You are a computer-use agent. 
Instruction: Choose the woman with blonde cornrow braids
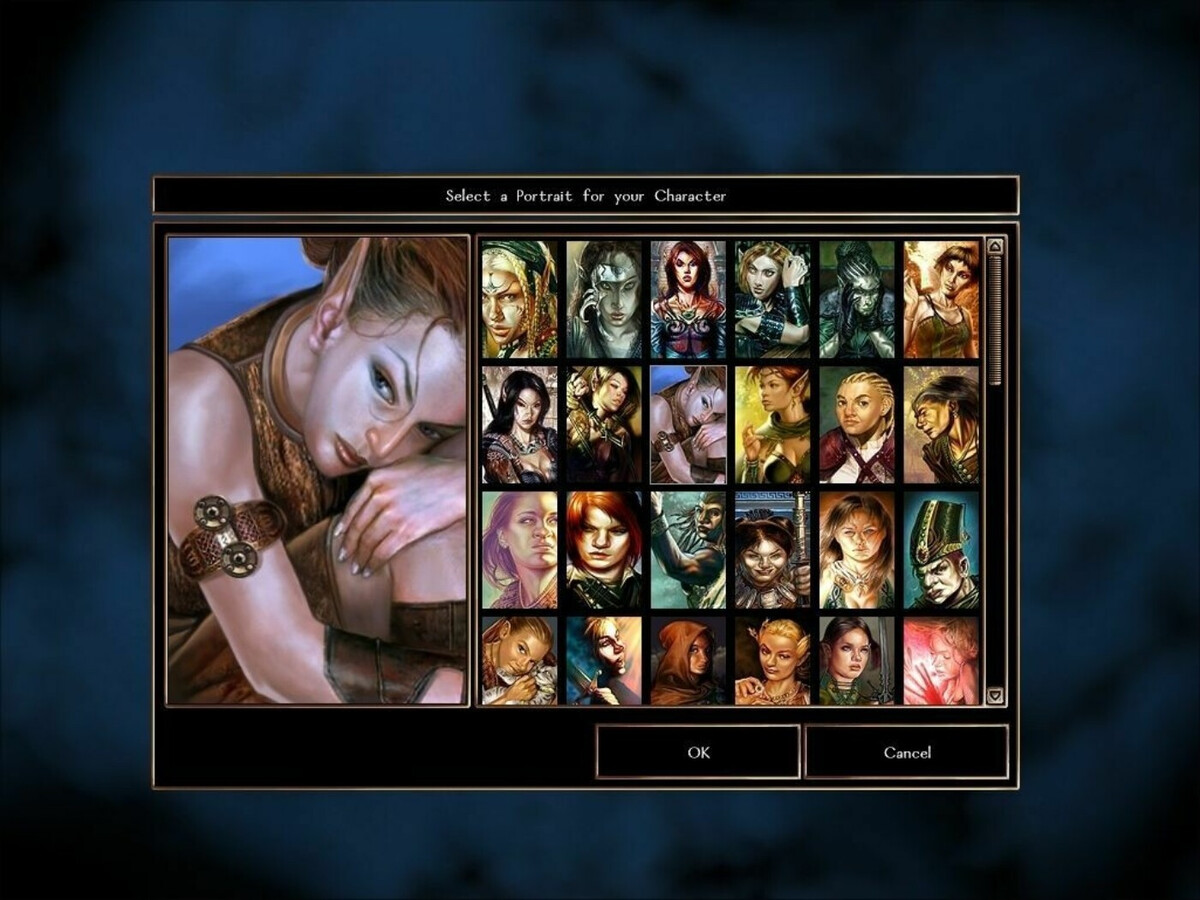[x=858, y=425]
